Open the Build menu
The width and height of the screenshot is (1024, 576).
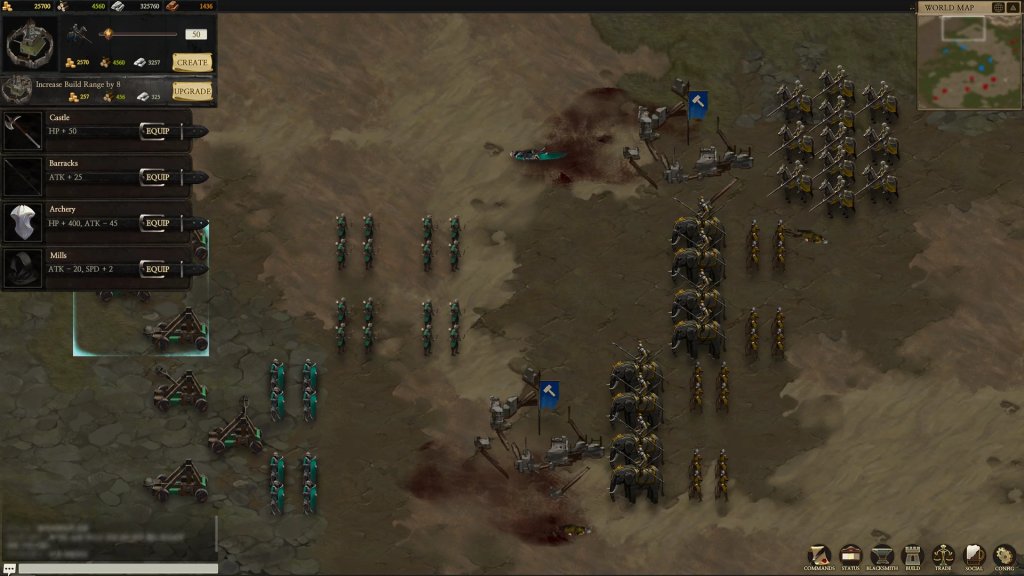tap(912, 556)
